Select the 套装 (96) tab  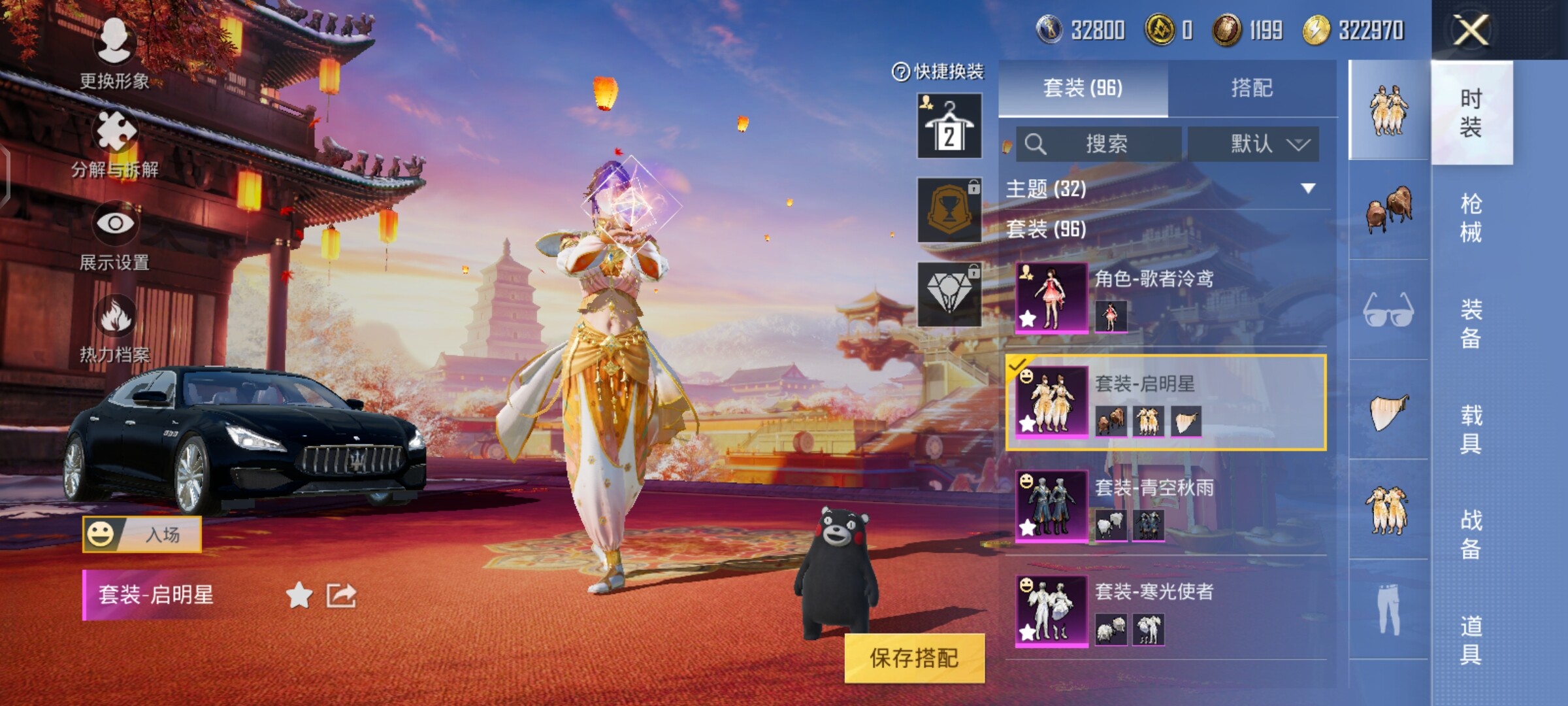coord(1083,88)
